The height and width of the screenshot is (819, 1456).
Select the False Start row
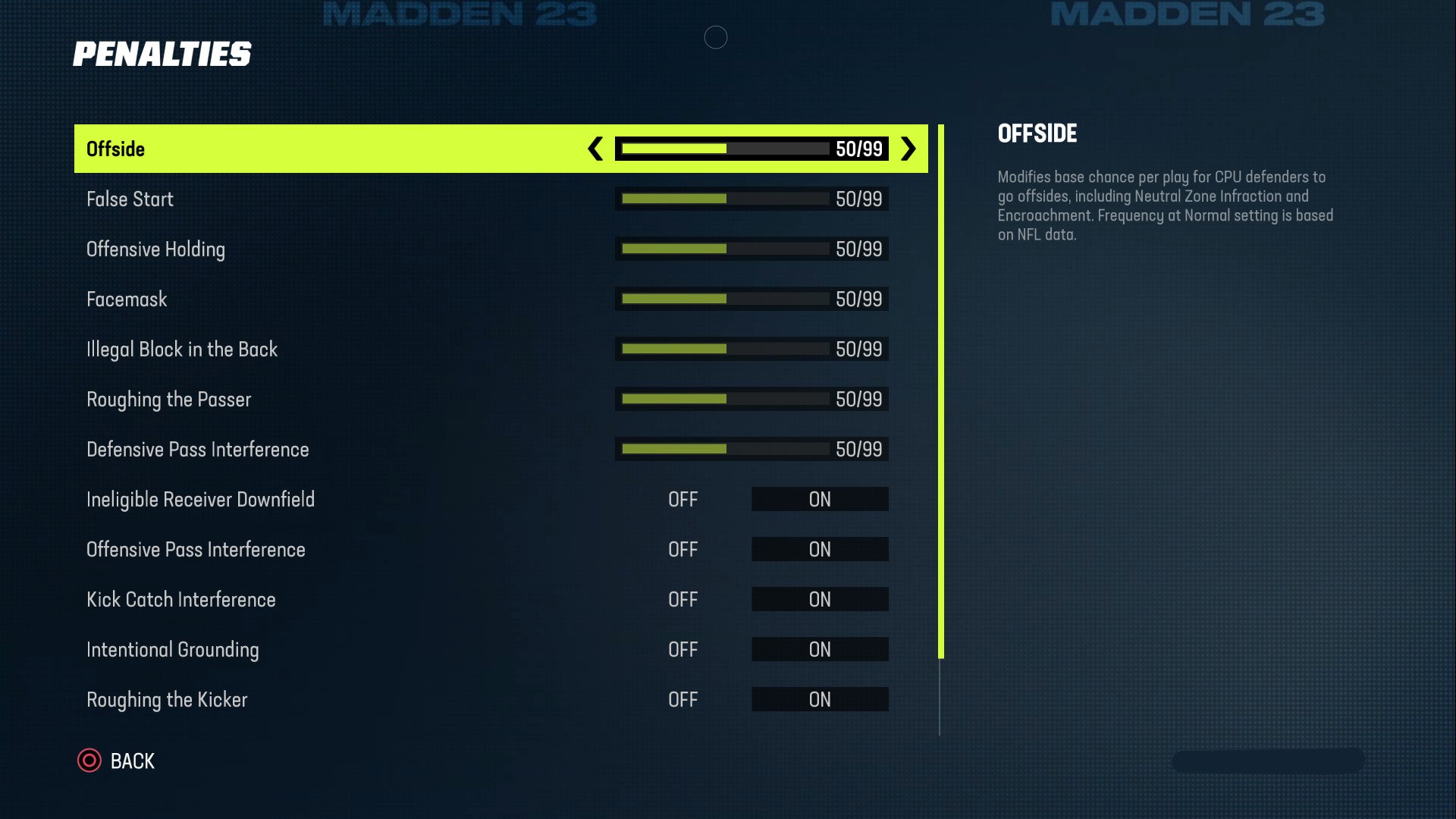[303, 199]
